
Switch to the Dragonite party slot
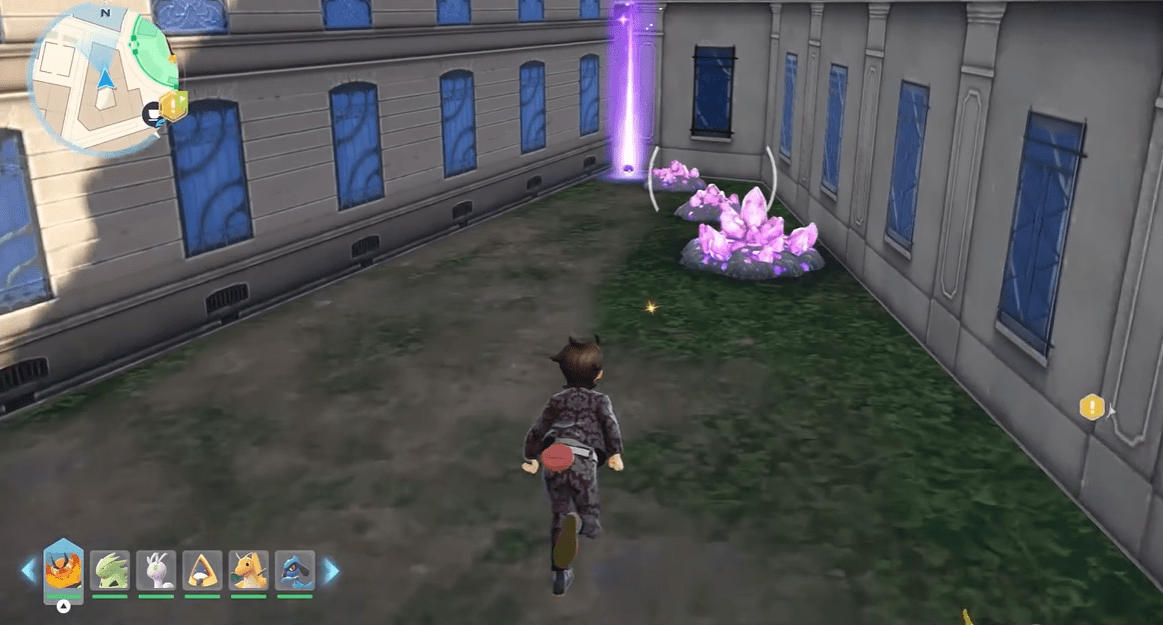coord(249,570)
